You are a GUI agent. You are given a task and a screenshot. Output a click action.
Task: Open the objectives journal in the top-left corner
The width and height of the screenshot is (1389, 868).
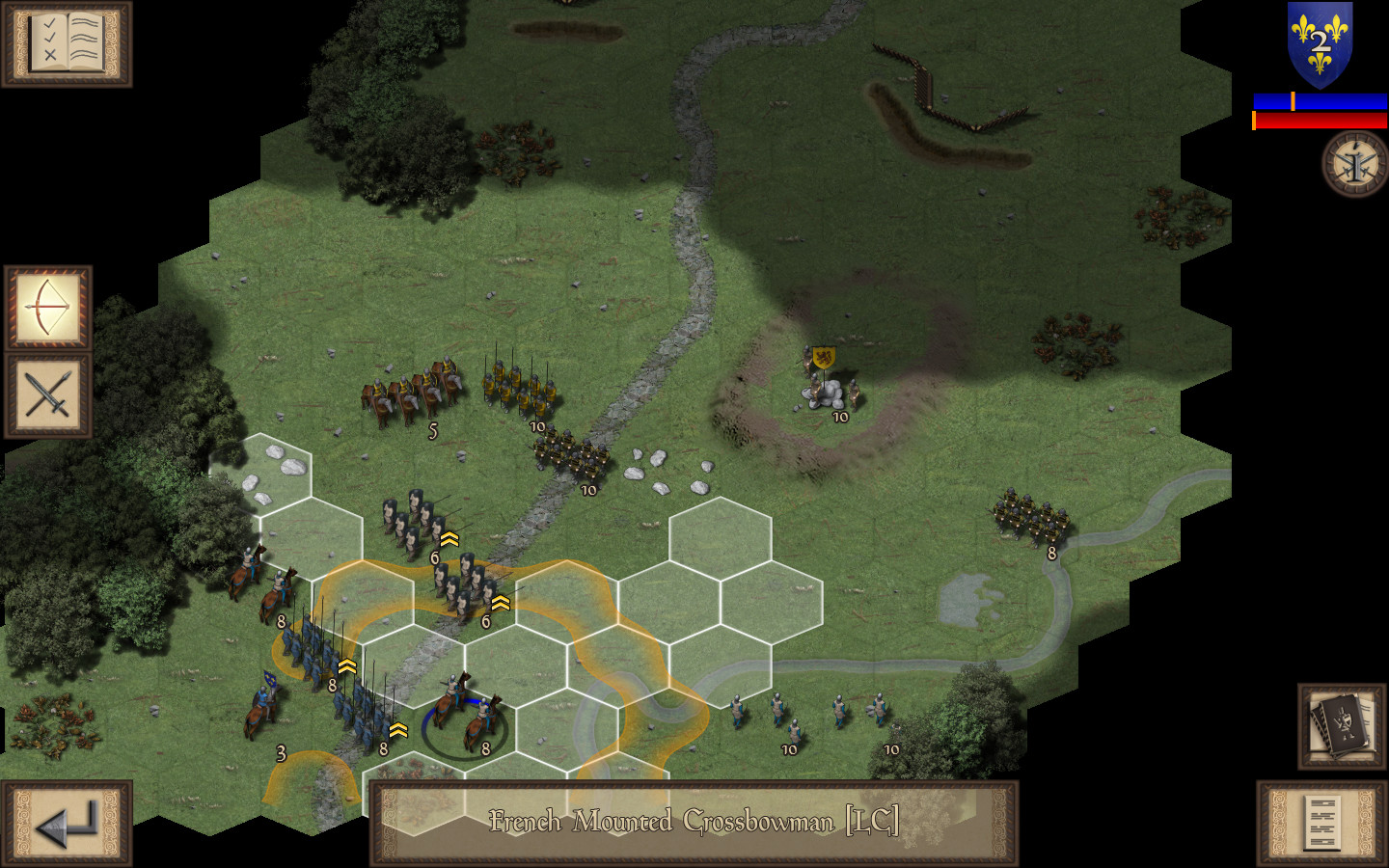(65, 44)
